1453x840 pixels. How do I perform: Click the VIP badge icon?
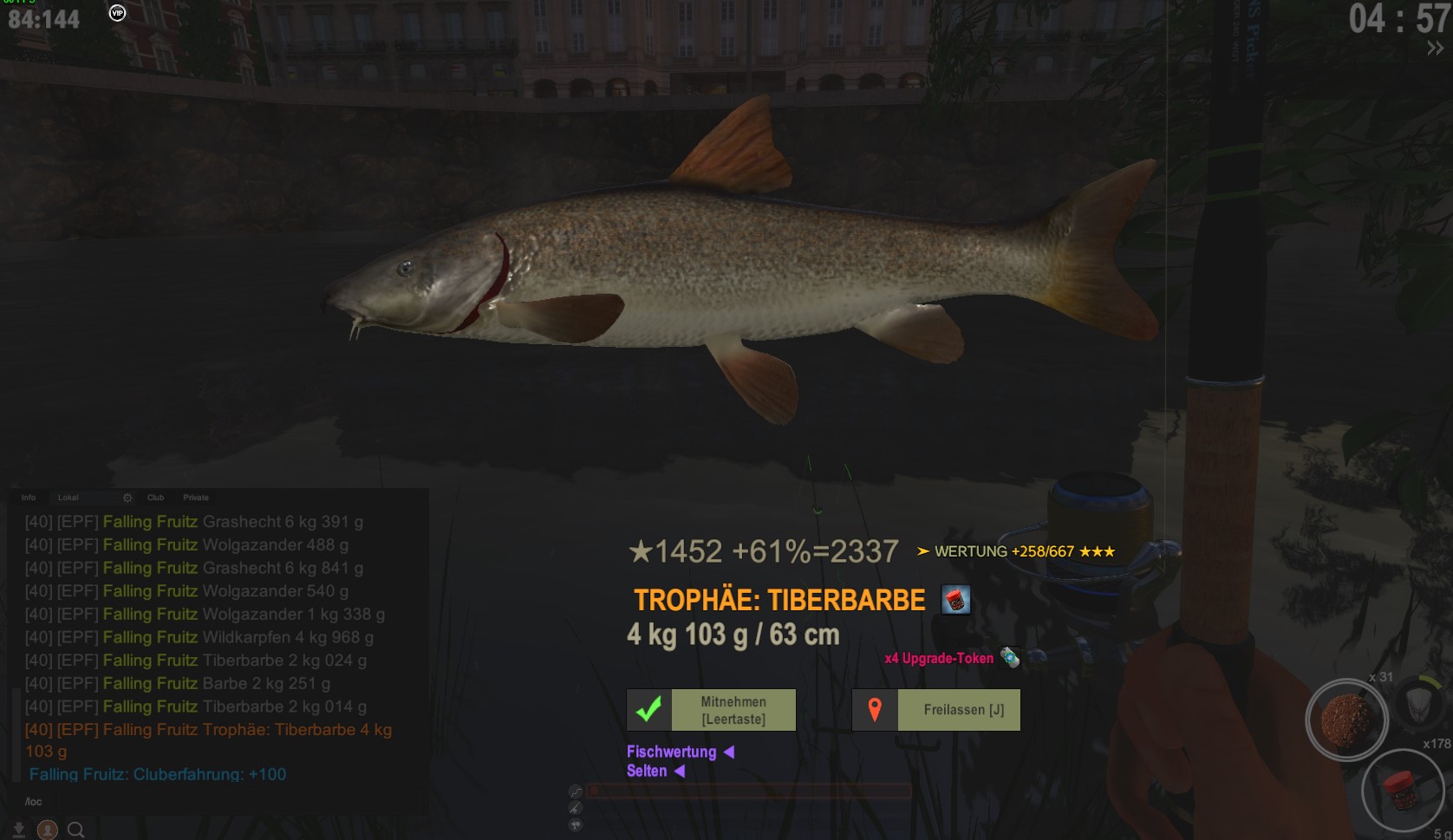(117, 13)
